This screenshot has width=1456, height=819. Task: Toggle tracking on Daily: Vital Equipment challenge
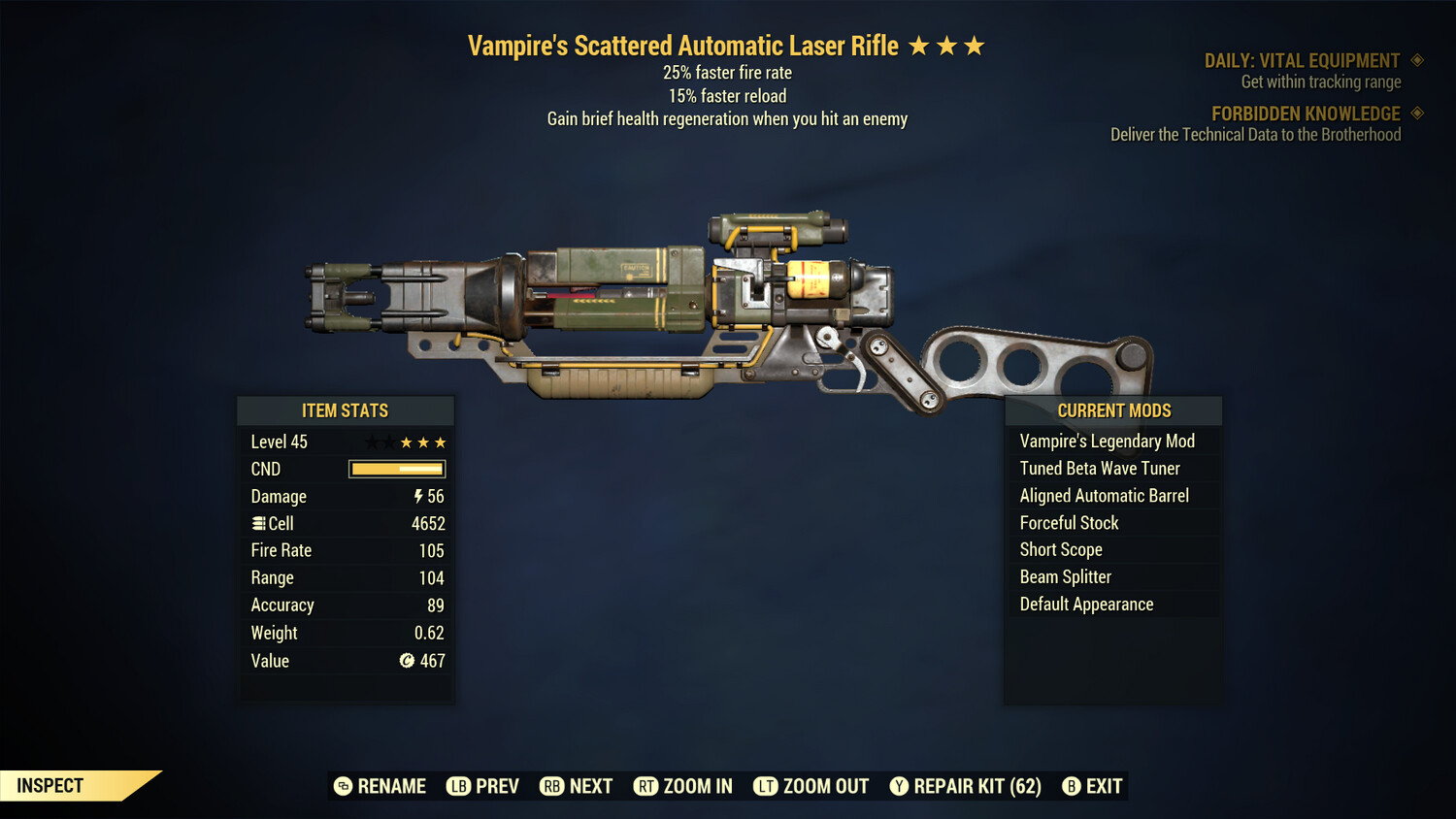point(1417,60)
